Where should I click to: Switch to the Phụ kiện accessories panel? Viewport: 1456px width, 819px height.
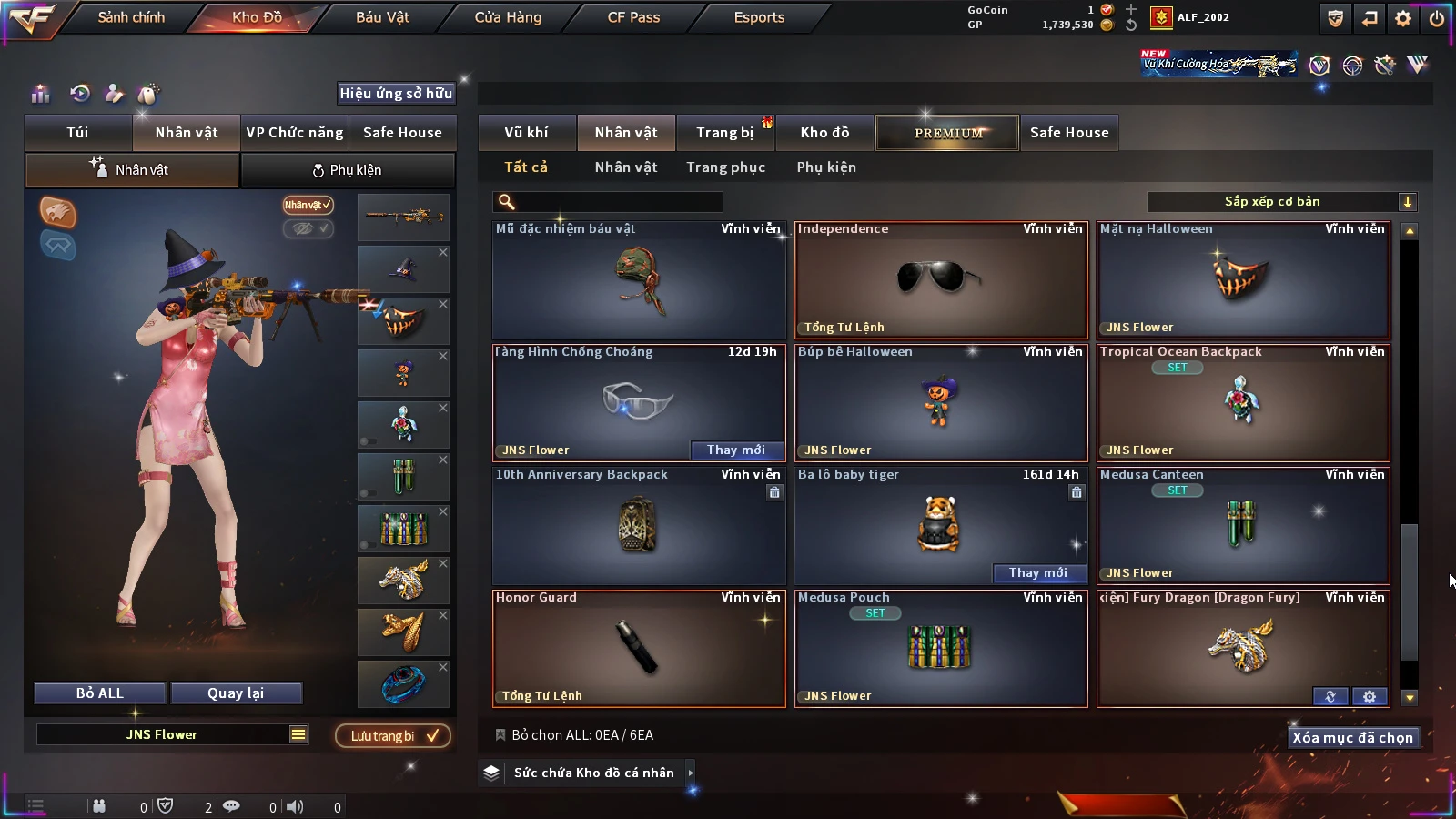347,170
